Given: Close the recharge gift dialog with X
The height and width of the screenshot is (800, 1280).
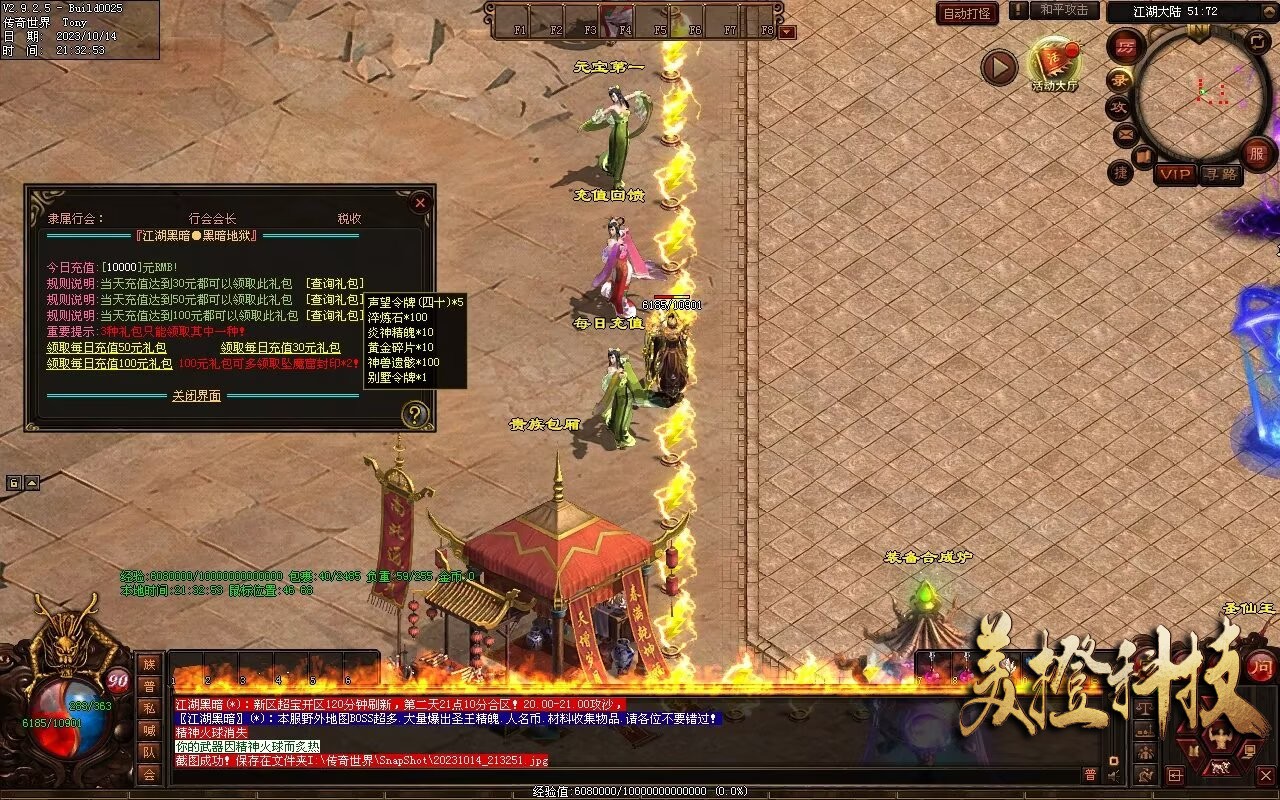Looking at the screenshot, I should (x=420, y=203).
